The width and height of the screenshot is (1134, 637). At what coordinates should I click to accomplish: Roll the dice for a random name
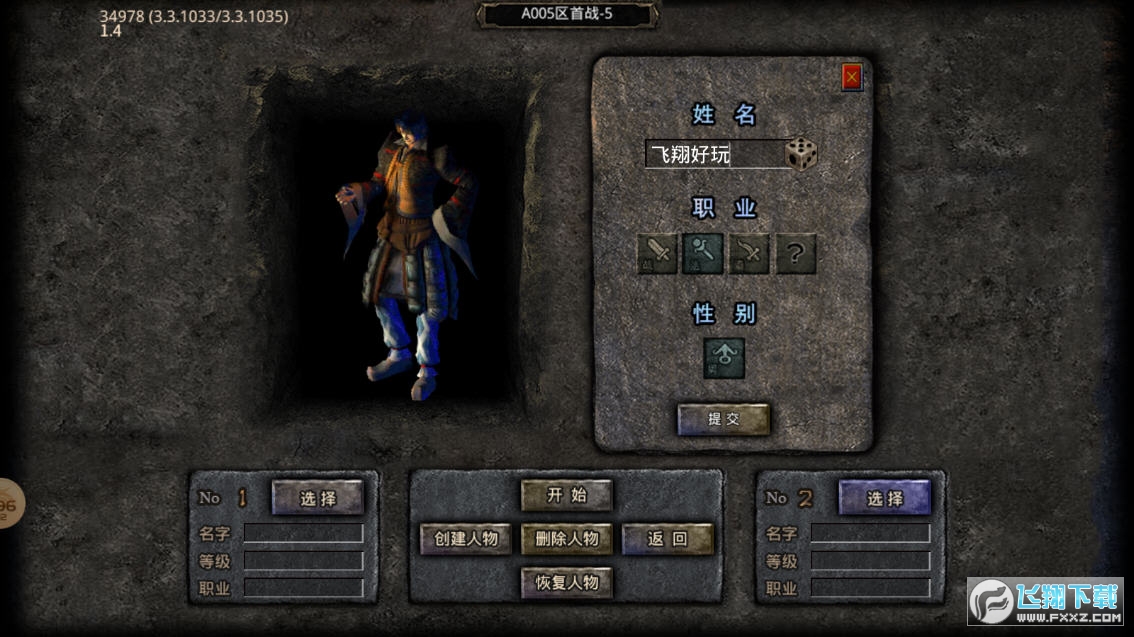point(801,154)
